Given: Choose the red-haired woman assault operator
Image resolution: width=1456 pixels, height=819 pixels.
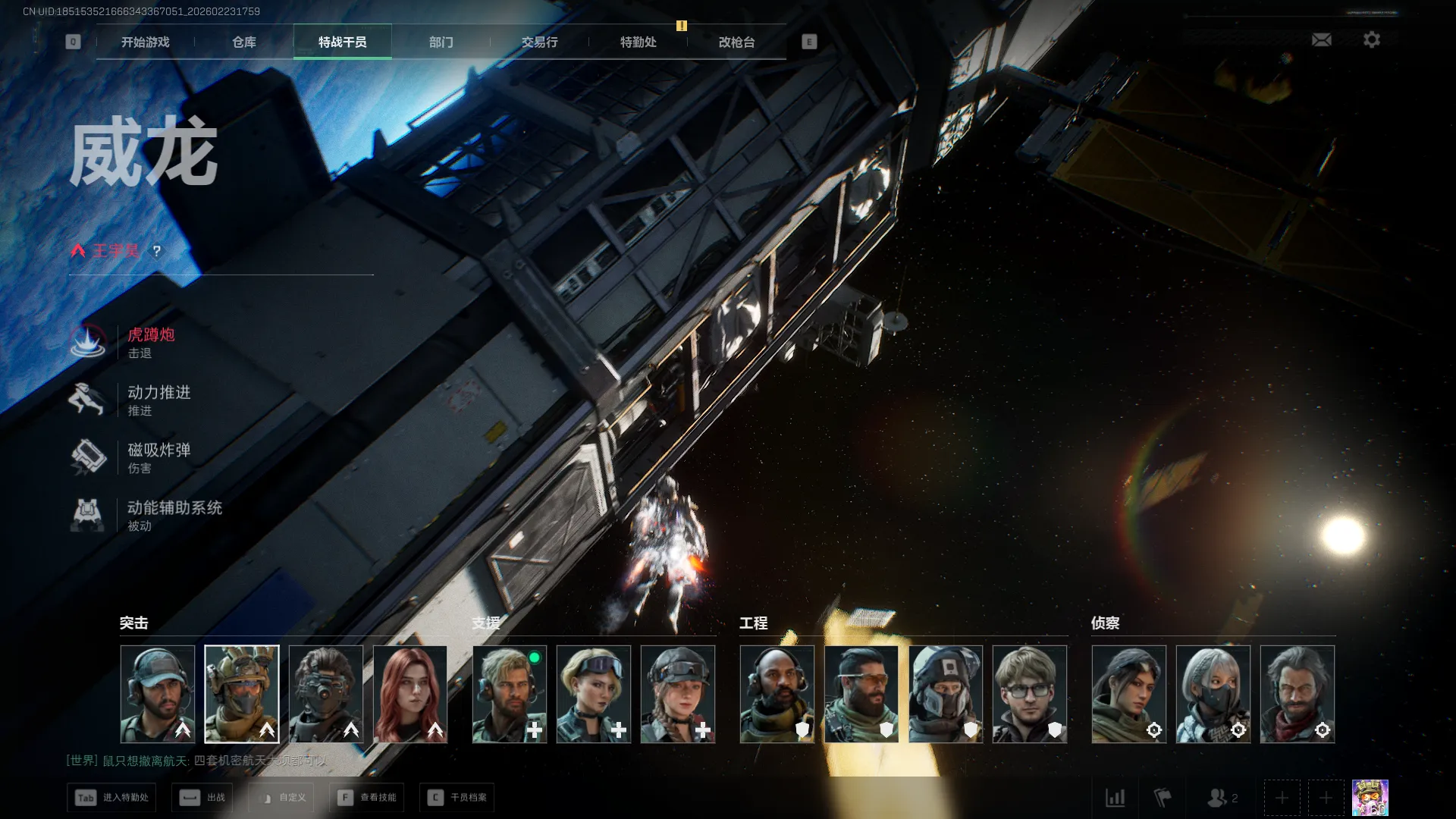Looking at the screenshot, I should tap(410, 693).
